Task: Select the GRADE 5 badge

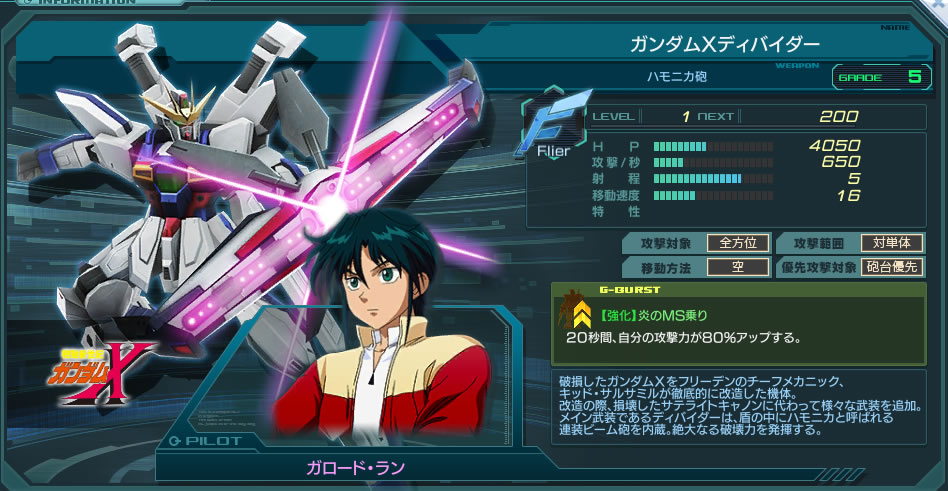Action: point(882,76)
